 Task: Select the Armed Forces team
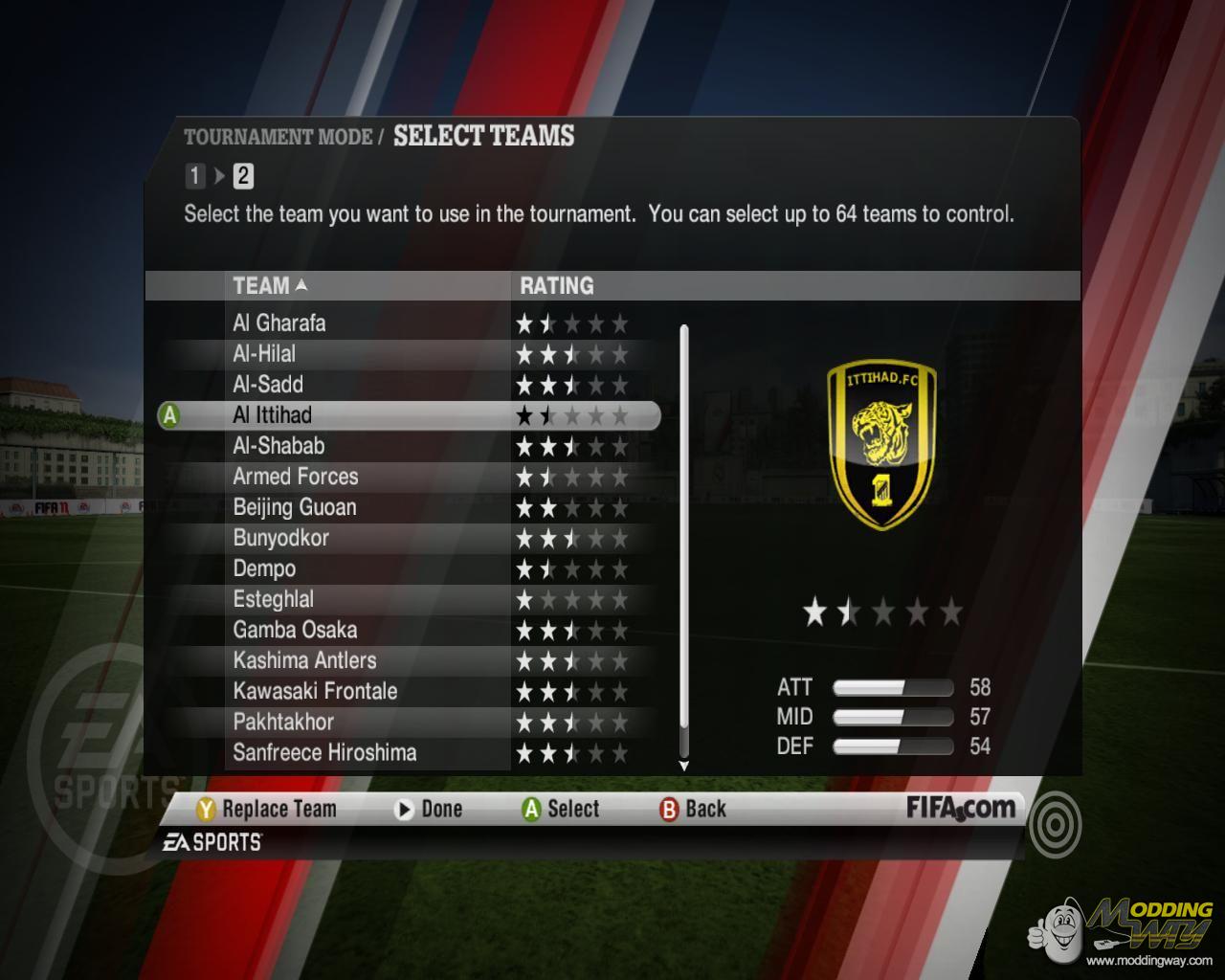click(296, 477)
